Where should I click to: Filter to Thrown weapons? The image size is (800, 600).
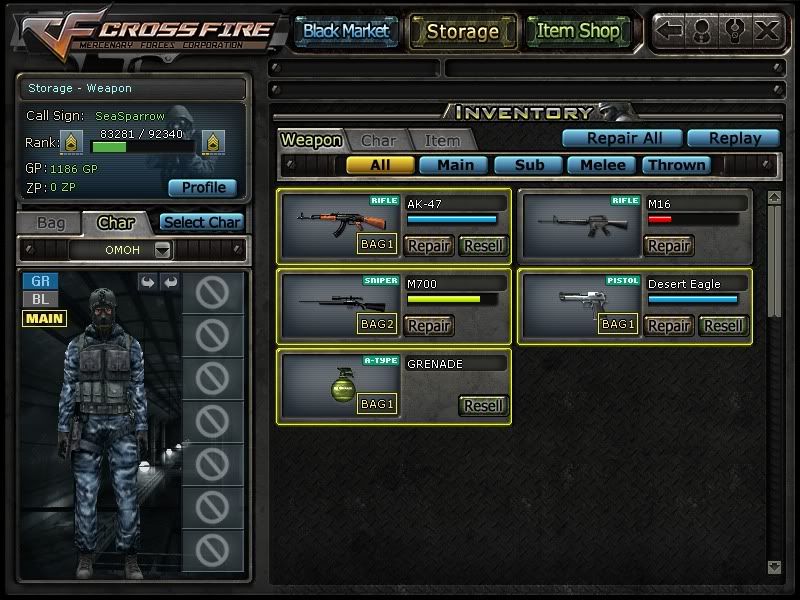point(677,165)
